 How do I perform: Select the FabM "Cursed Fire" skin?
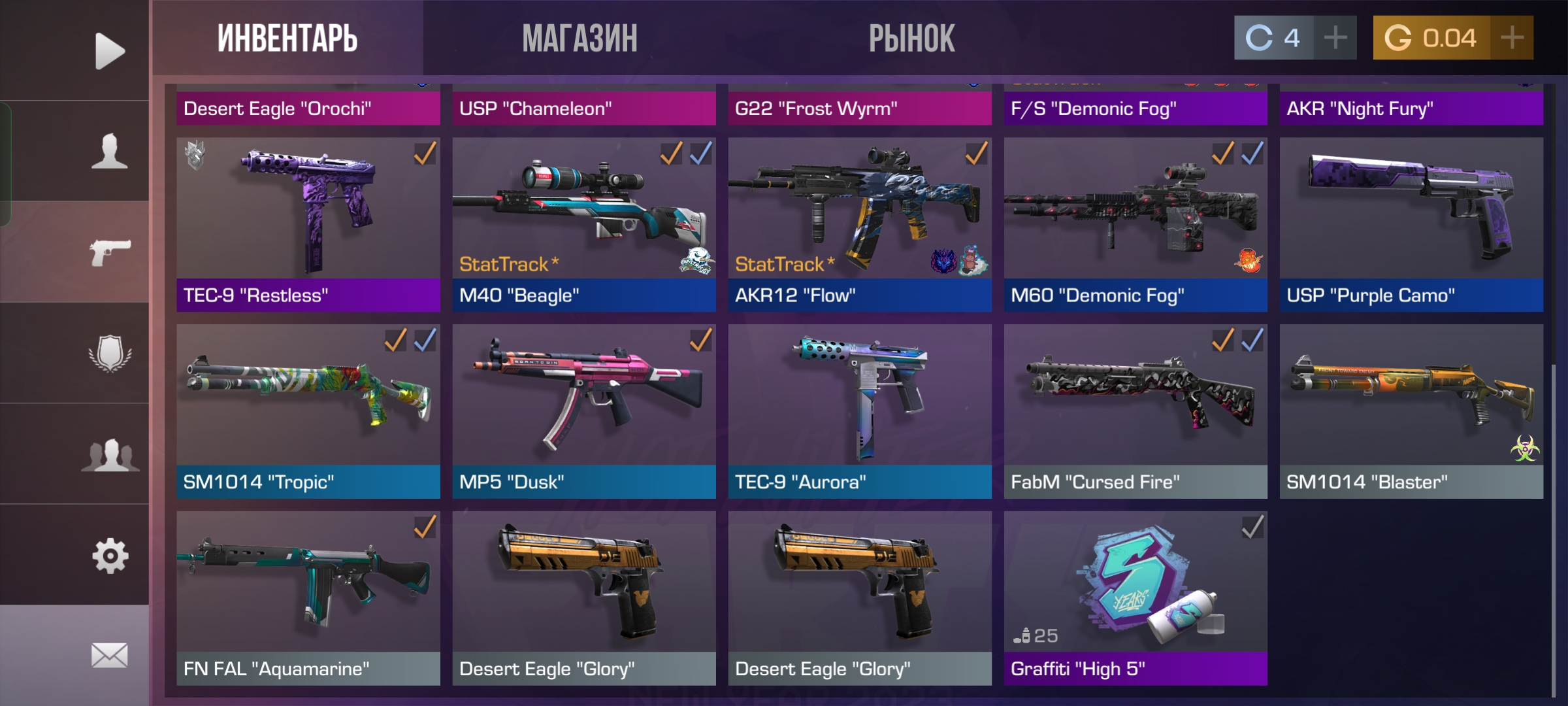coord(1135,411)
